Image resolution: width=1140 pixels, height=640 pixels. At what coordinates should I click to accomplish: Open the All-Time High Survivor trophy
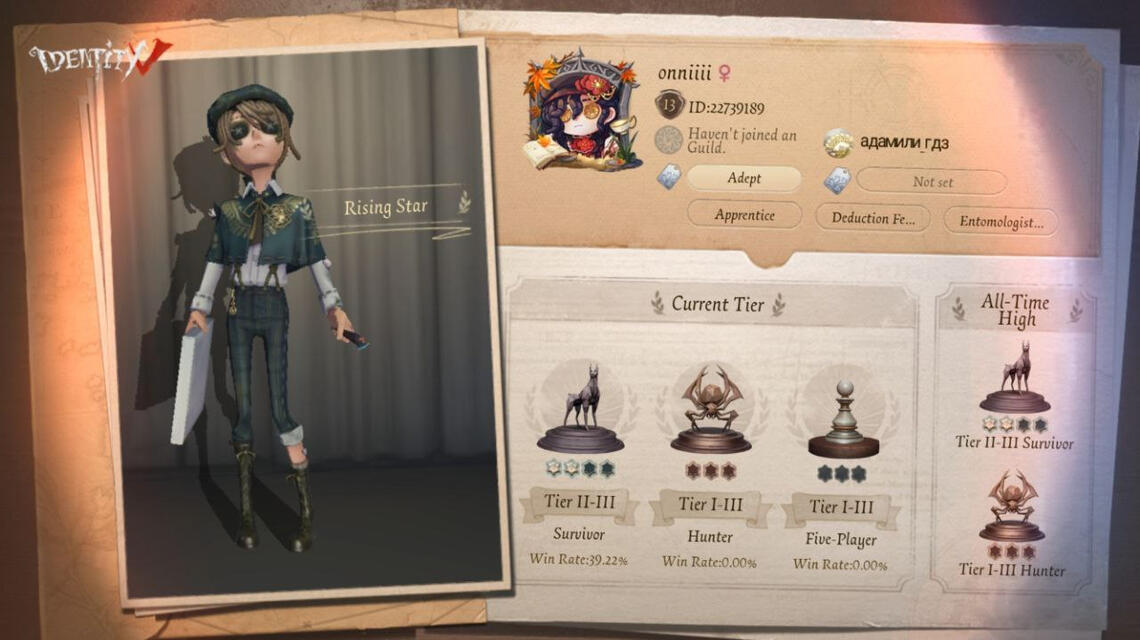point(1015,377)
